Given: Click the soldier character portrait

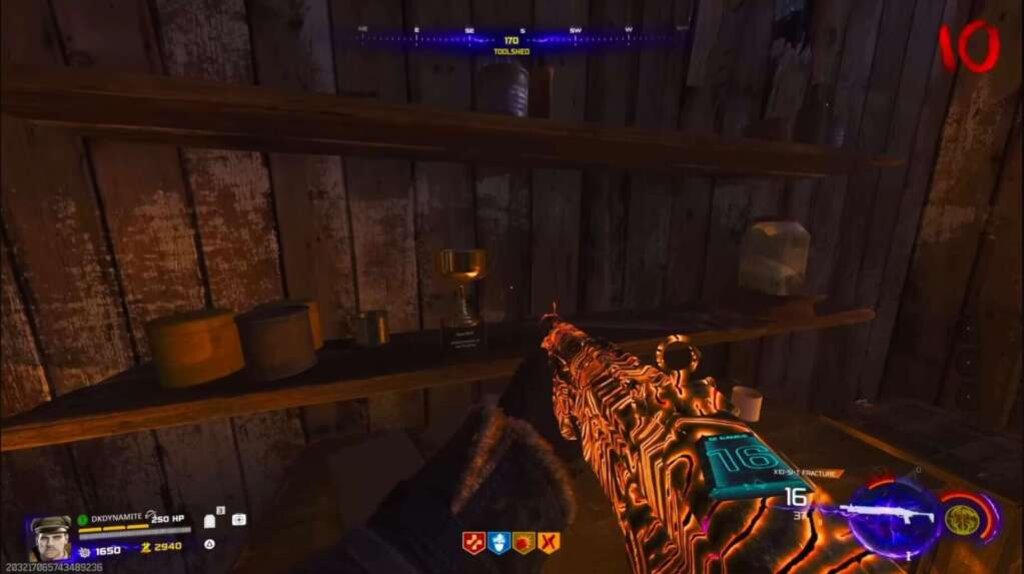Looking at the screenshot, I should click(51, 538).
